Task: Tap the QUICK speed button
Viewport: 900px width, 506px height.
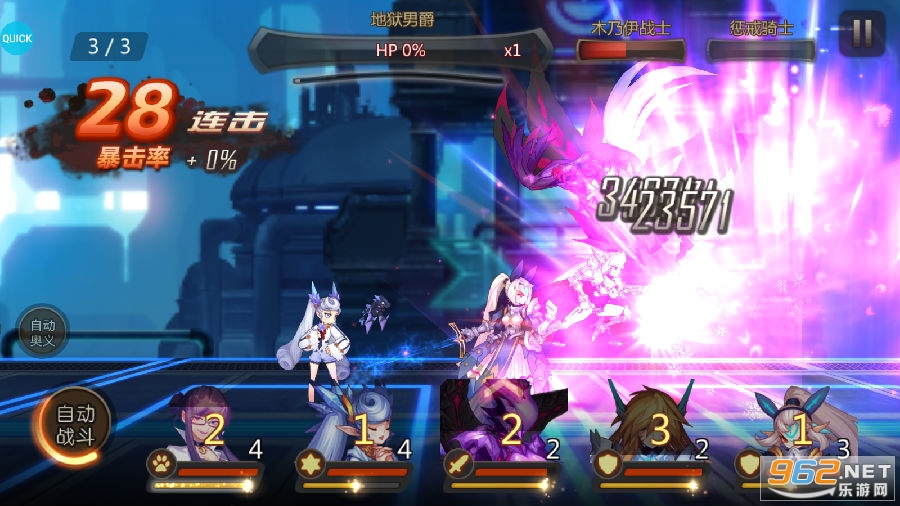Action: click(16, 39)
